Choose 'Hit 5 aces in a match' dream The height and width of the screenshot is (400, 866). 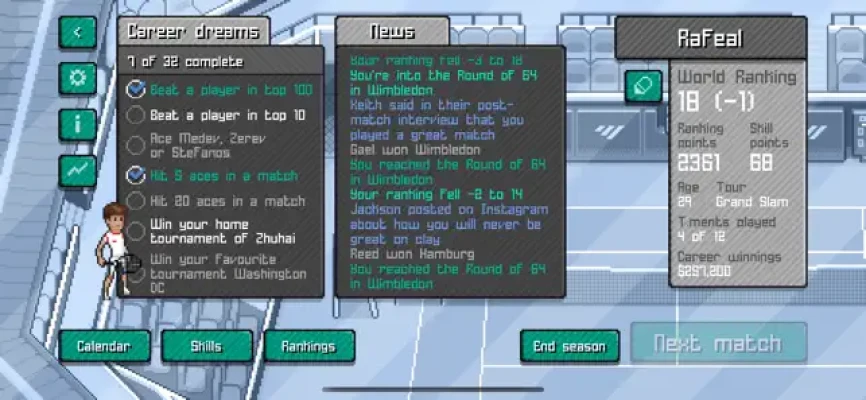pyautogui.click(x=224, y=175)
